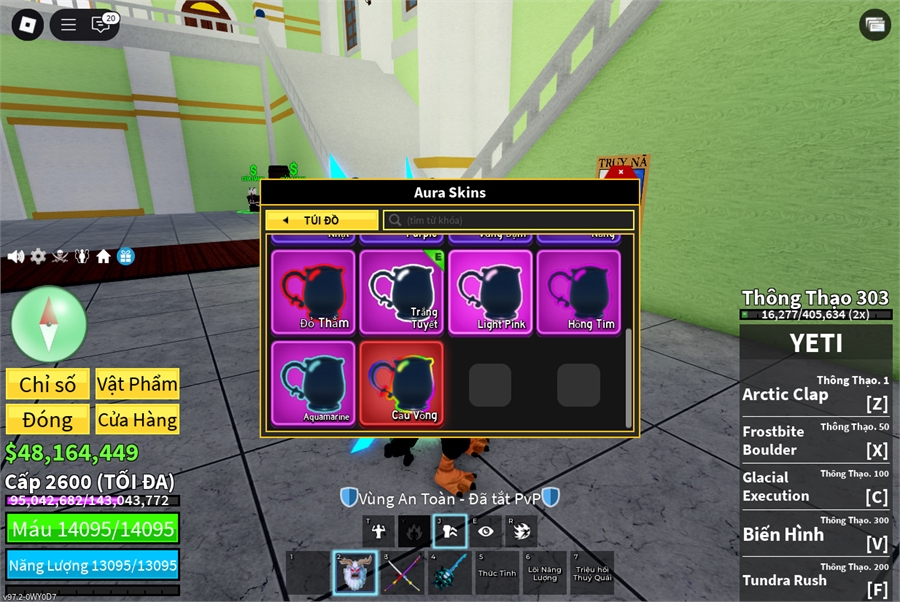Select the Yeti fruit hotbar slot
900x602 pixels.
tap(354, 574)
